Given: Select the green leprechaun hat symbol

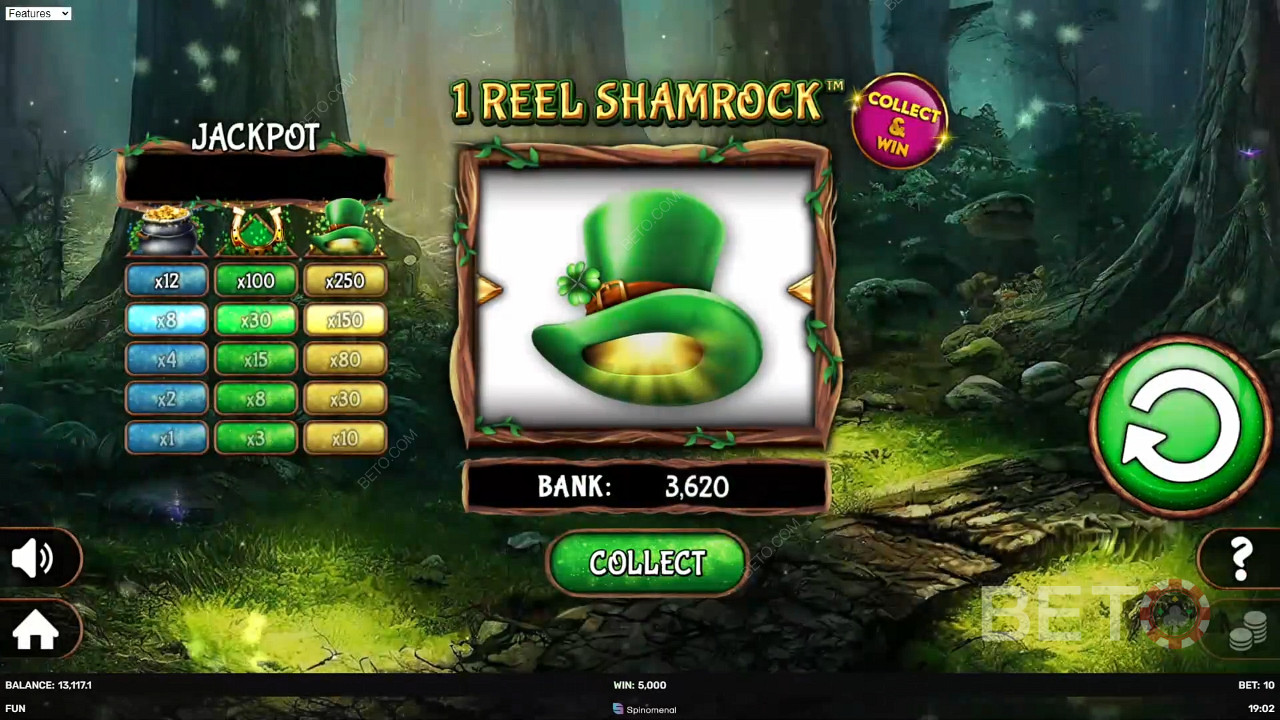Looking at the screenshot, I should [x=345, y=228].
